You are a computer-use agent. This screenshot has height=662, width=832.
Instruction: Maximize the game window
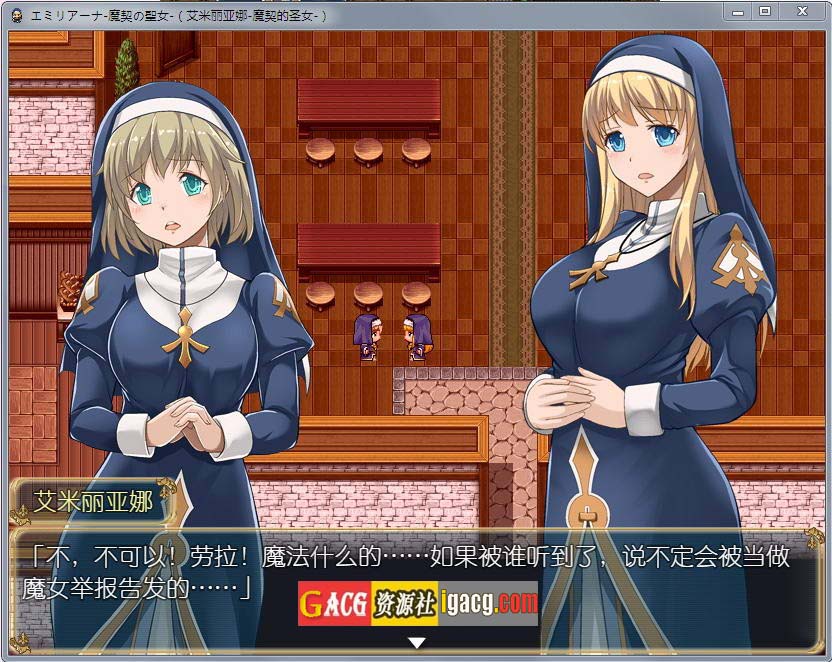click(765, 11)
